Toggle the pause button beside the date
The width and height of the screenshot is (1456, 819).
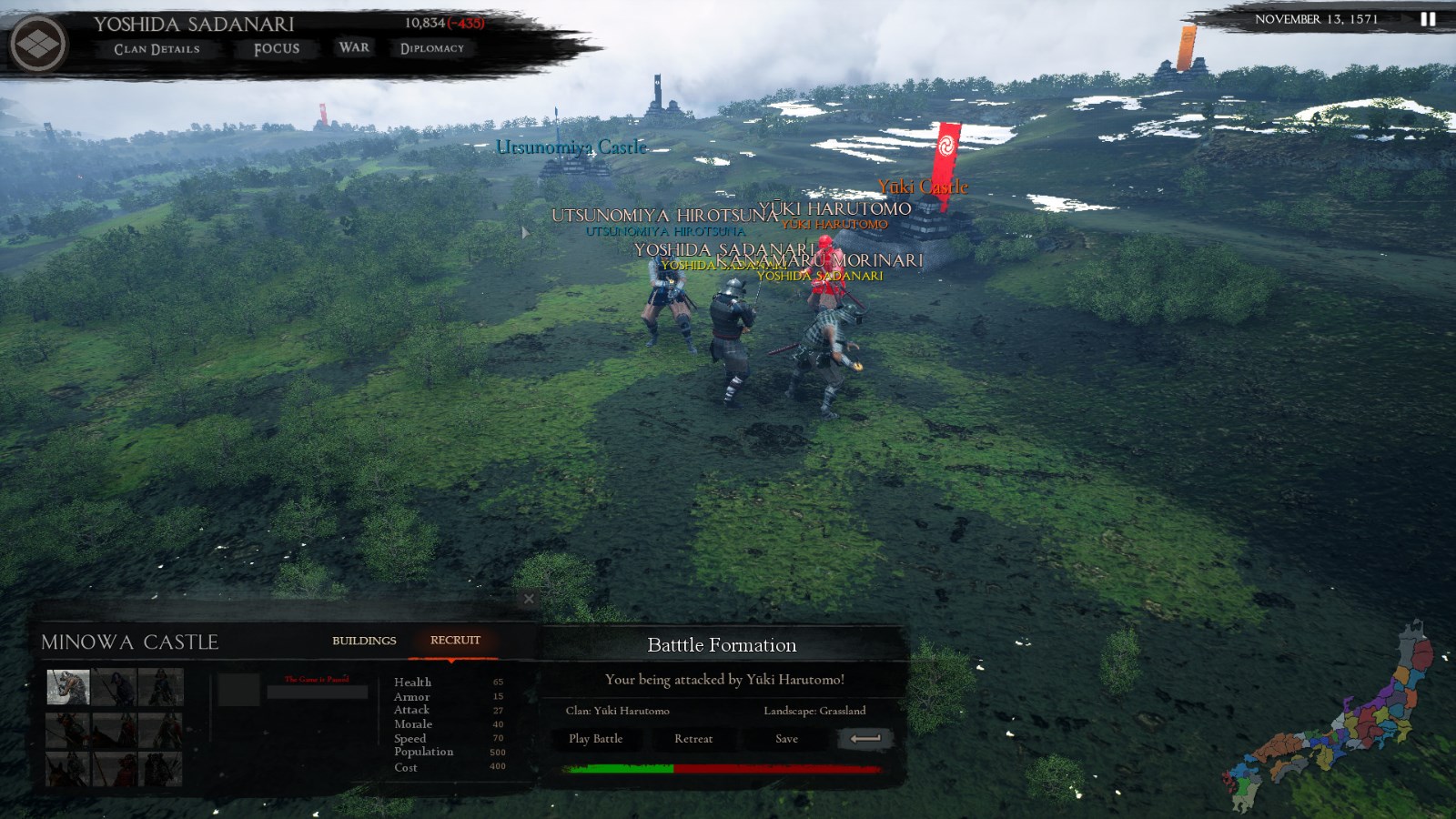(1428, 19)
